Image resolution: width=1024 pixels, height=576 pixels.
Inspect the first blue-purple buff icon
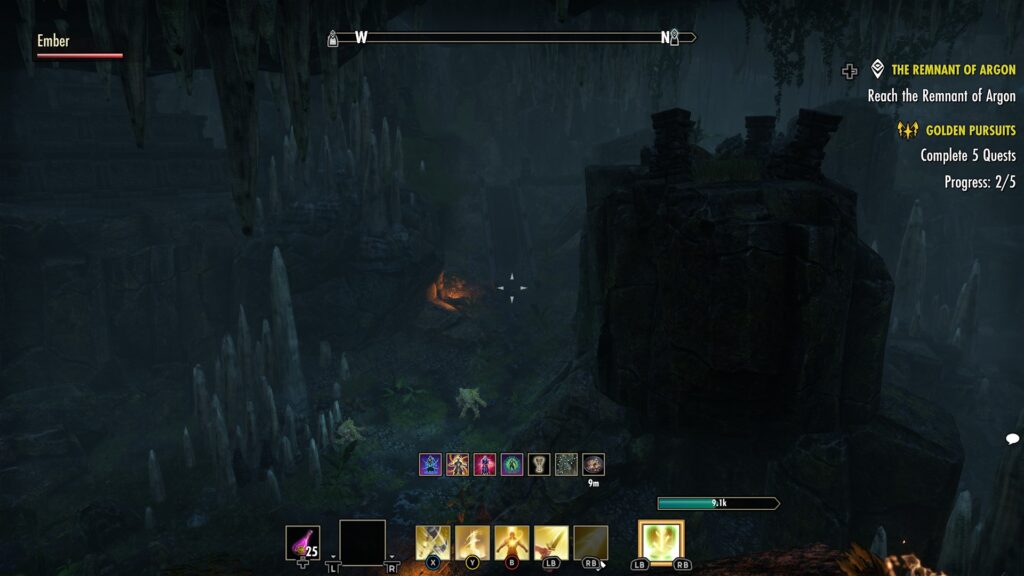(x=430, y=464)
